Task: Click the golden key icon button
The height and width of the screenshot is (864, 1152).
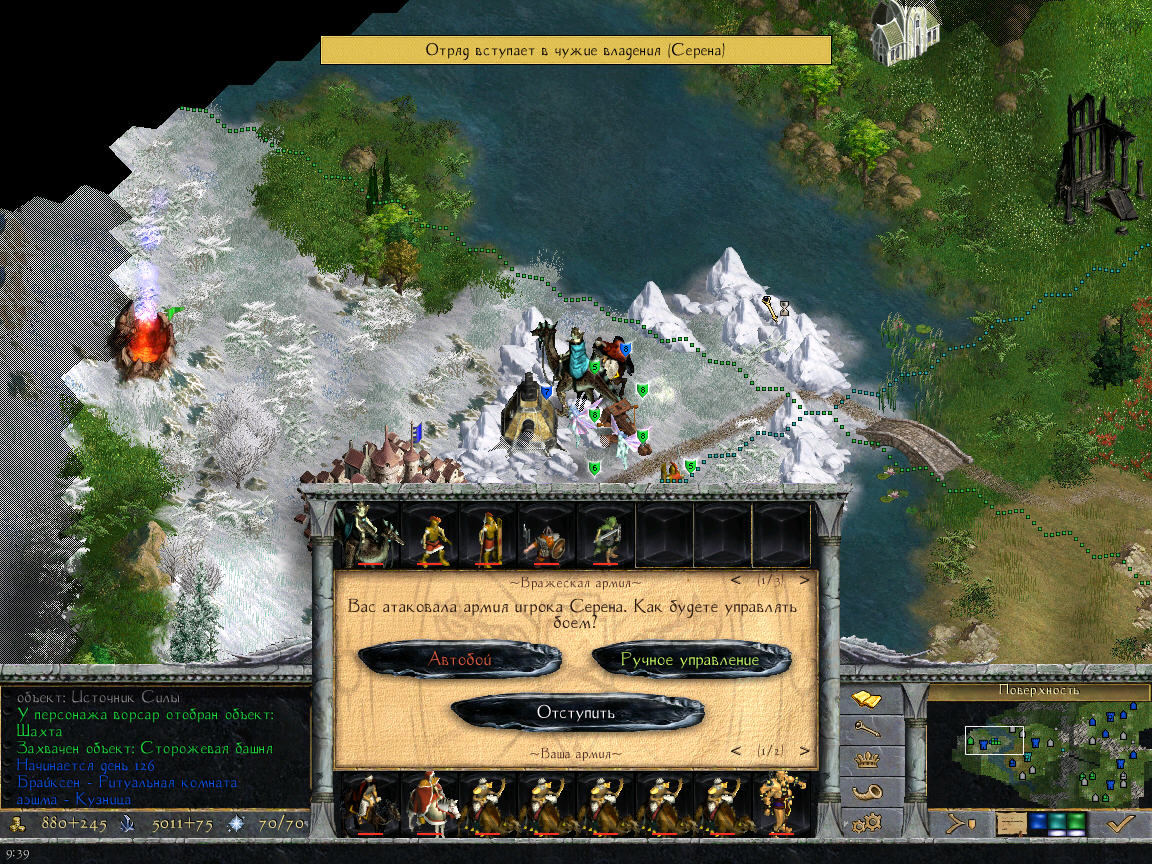Action: [865, 730]
